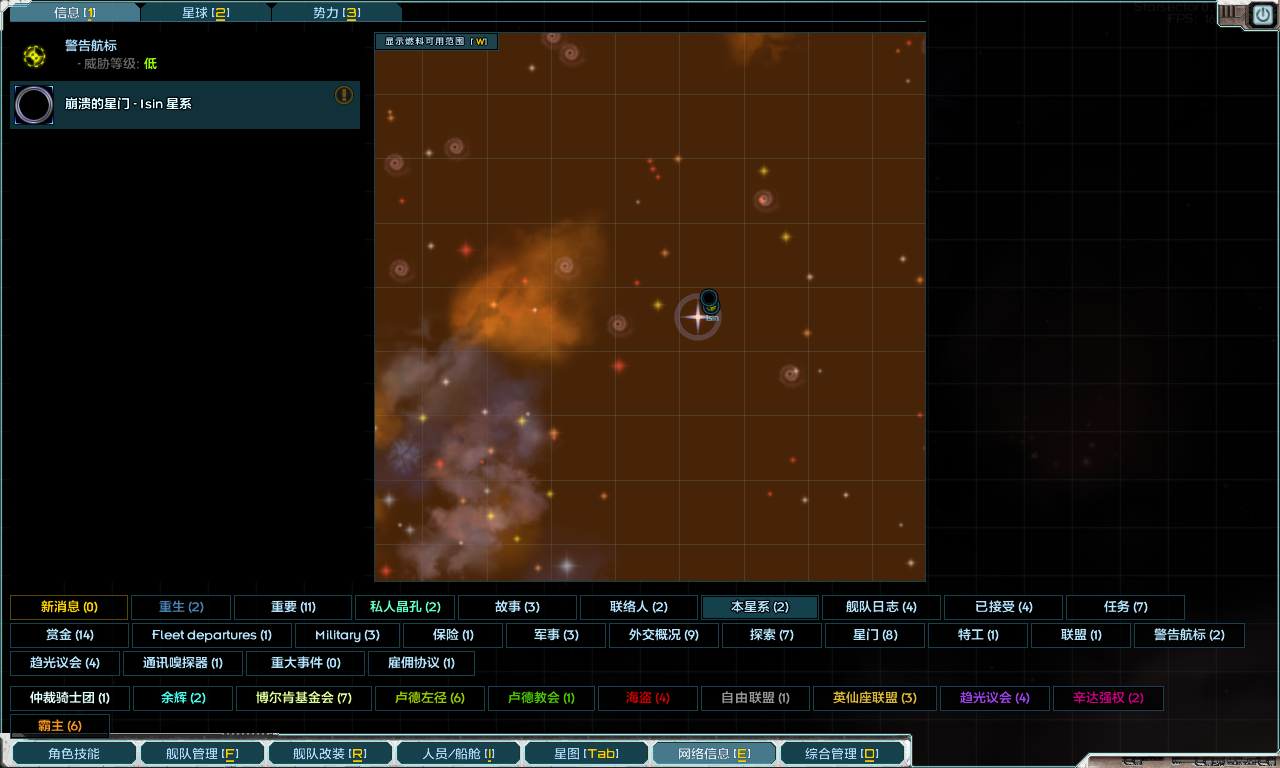Image resolution: width=1280 pixels, height=768 pixels.
Task: Select the 崩溃的星门·Isin 星系 intel entry
Action: pyautogui.click(x=185, y=104)
